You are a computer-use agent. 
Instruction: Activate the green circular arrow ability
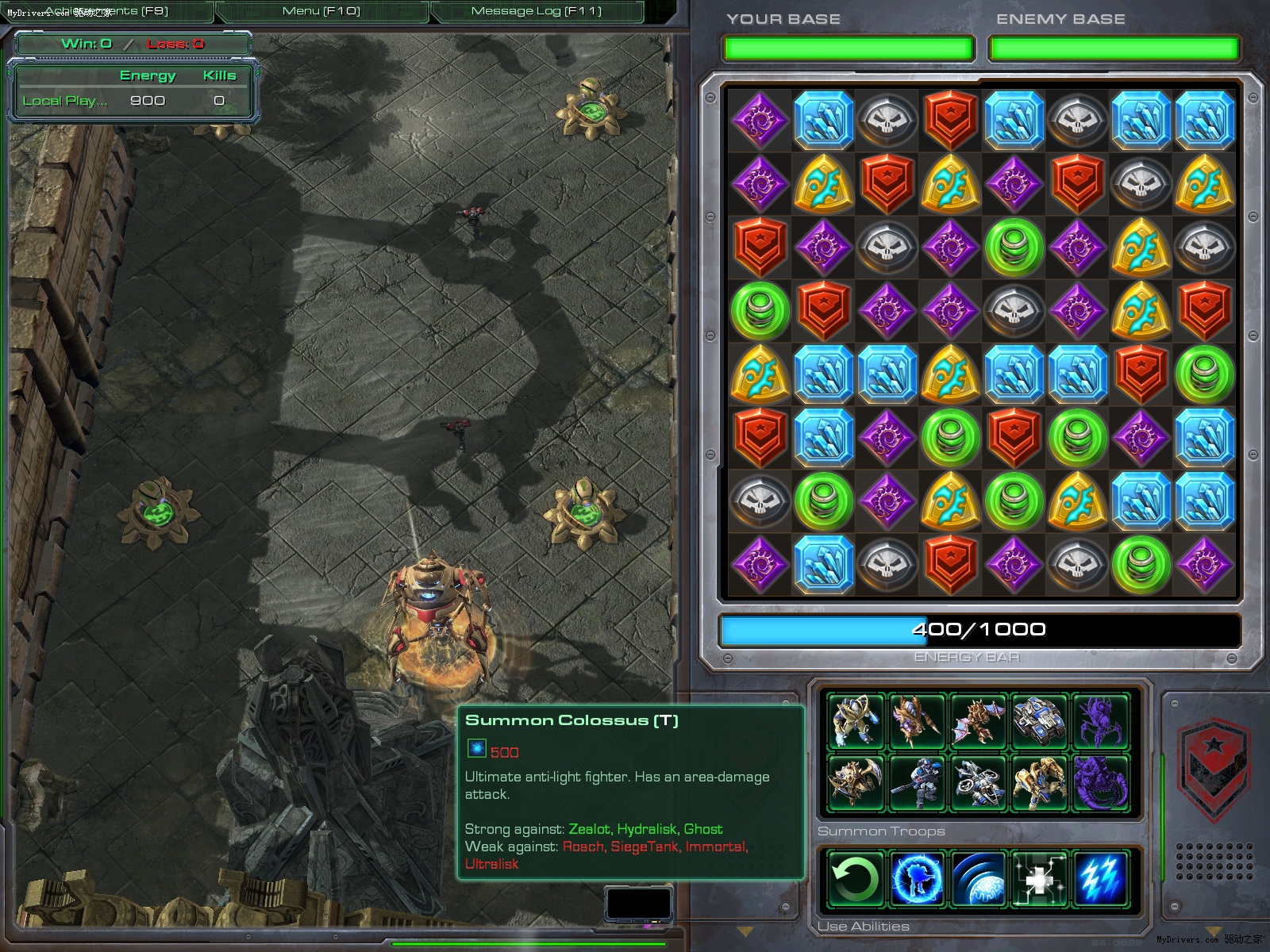856,878
